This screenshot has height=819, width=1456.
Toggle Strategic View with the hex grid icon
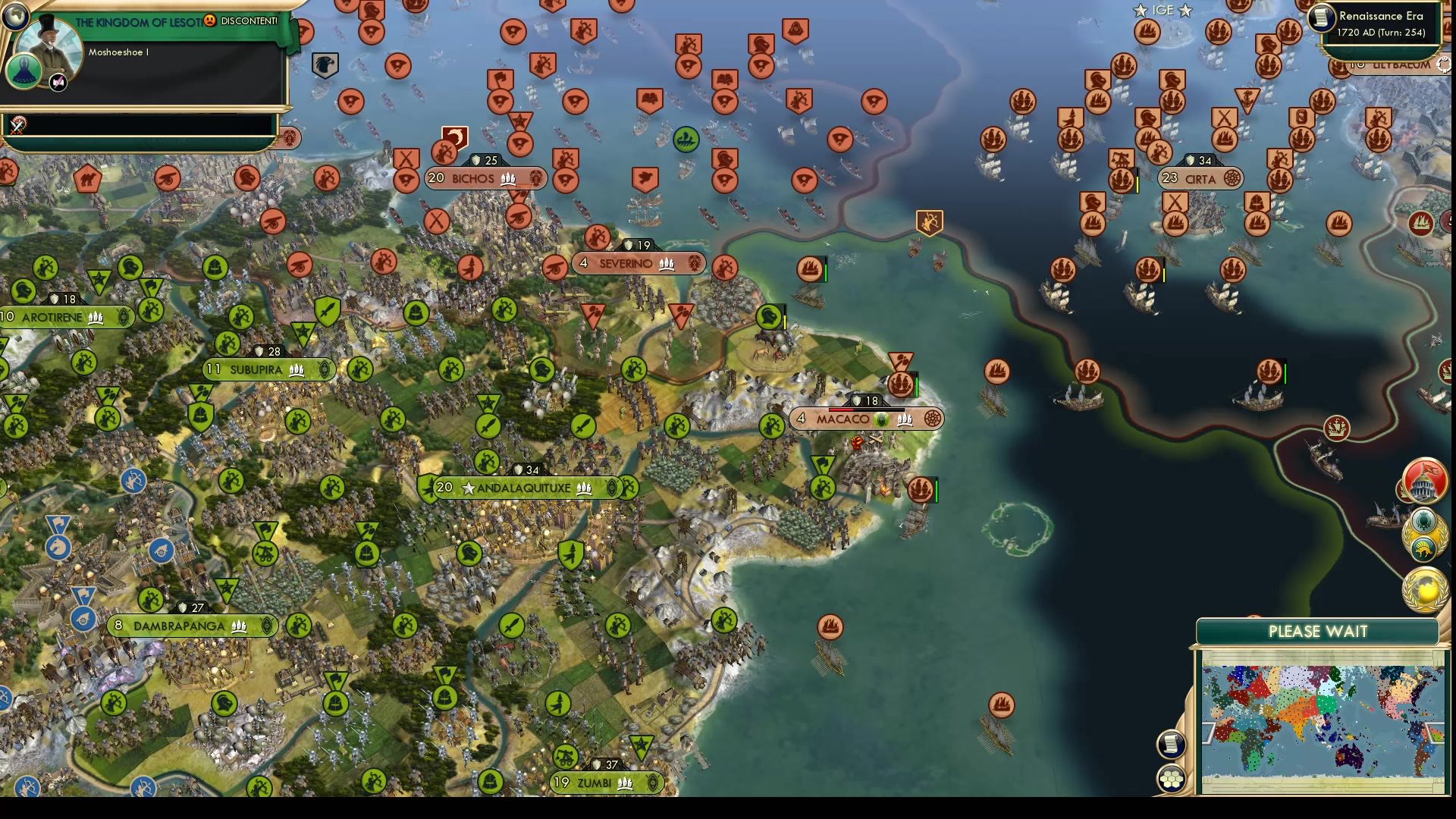pyautogui.click(x=1170, y=779)
